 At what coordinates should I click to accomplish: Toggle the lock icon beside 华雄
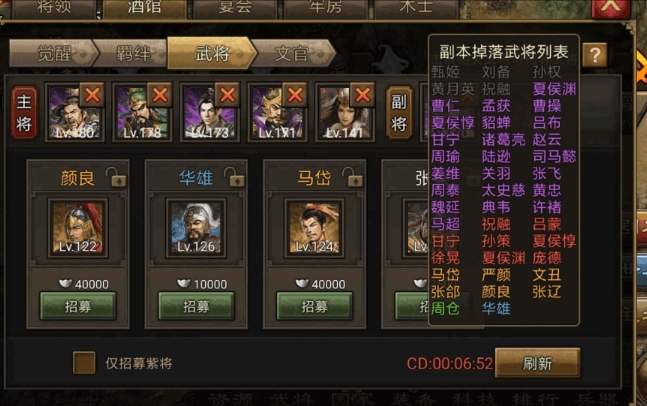(234, 177)
